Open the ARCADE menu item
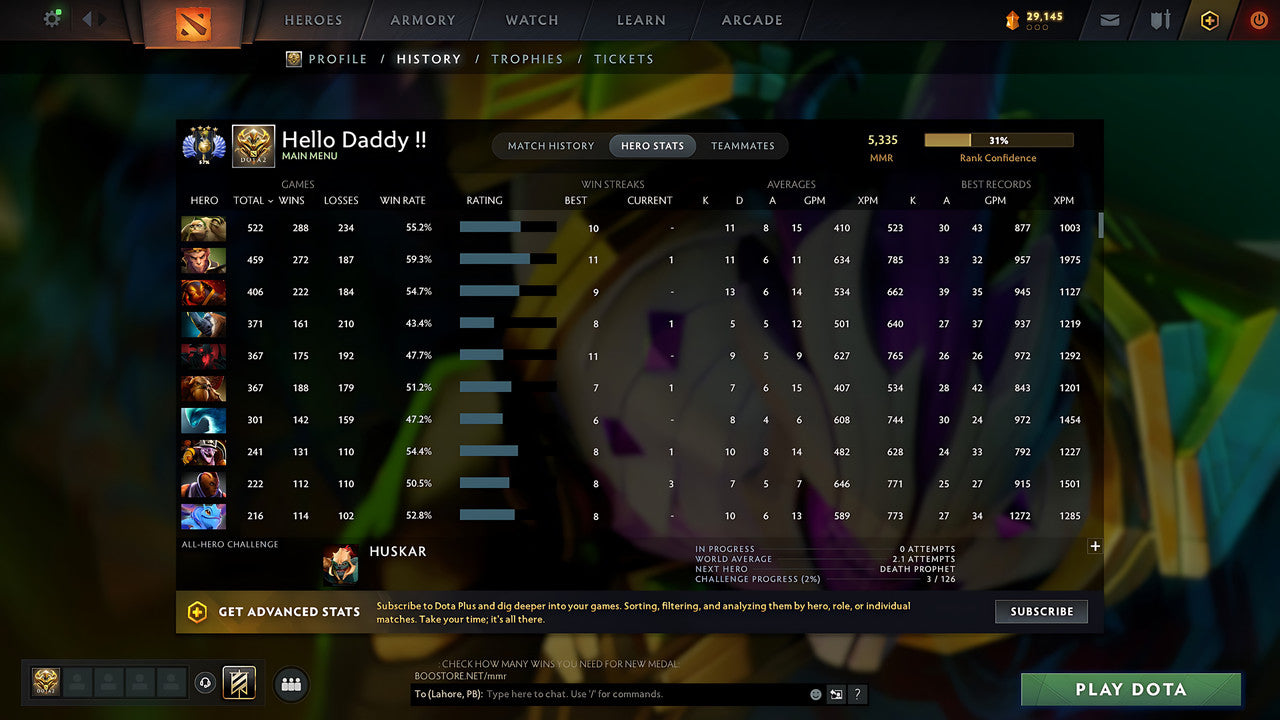Viewport: 1280px width, 720px height. click(751, 20)
